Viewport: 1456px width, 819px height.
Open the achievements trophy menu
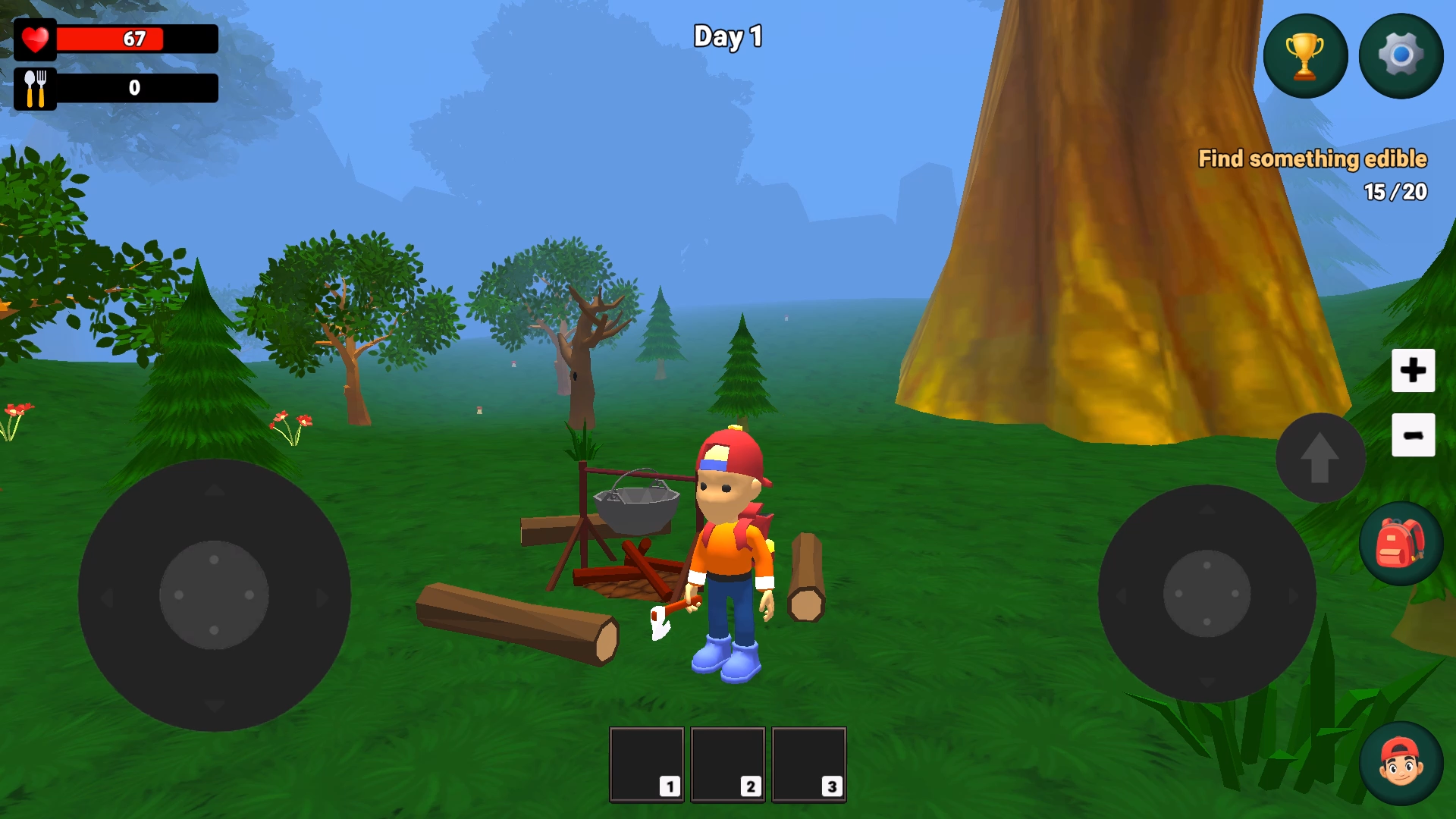click(x=1305, y=55)
